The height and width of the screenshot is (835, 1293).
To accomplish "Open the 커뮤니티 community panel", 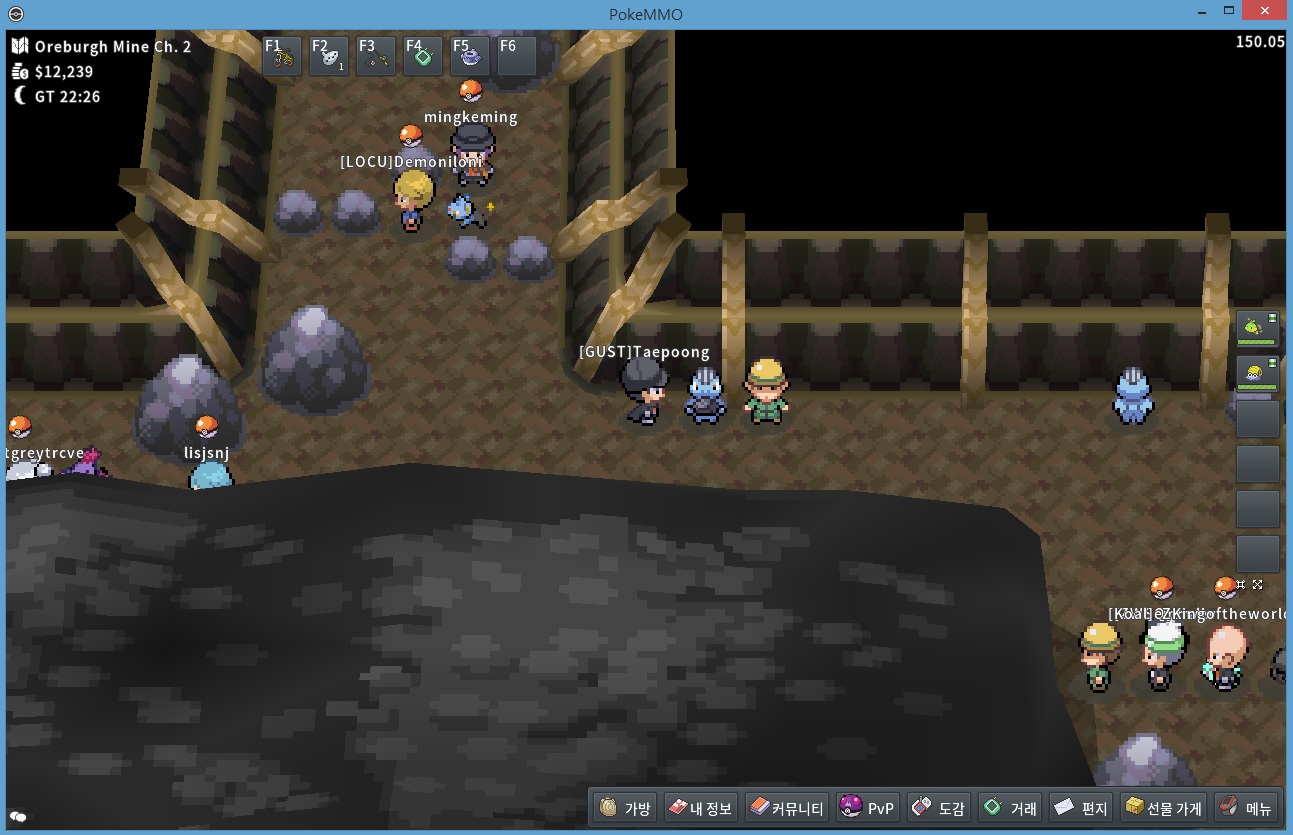I will [787, 808].
